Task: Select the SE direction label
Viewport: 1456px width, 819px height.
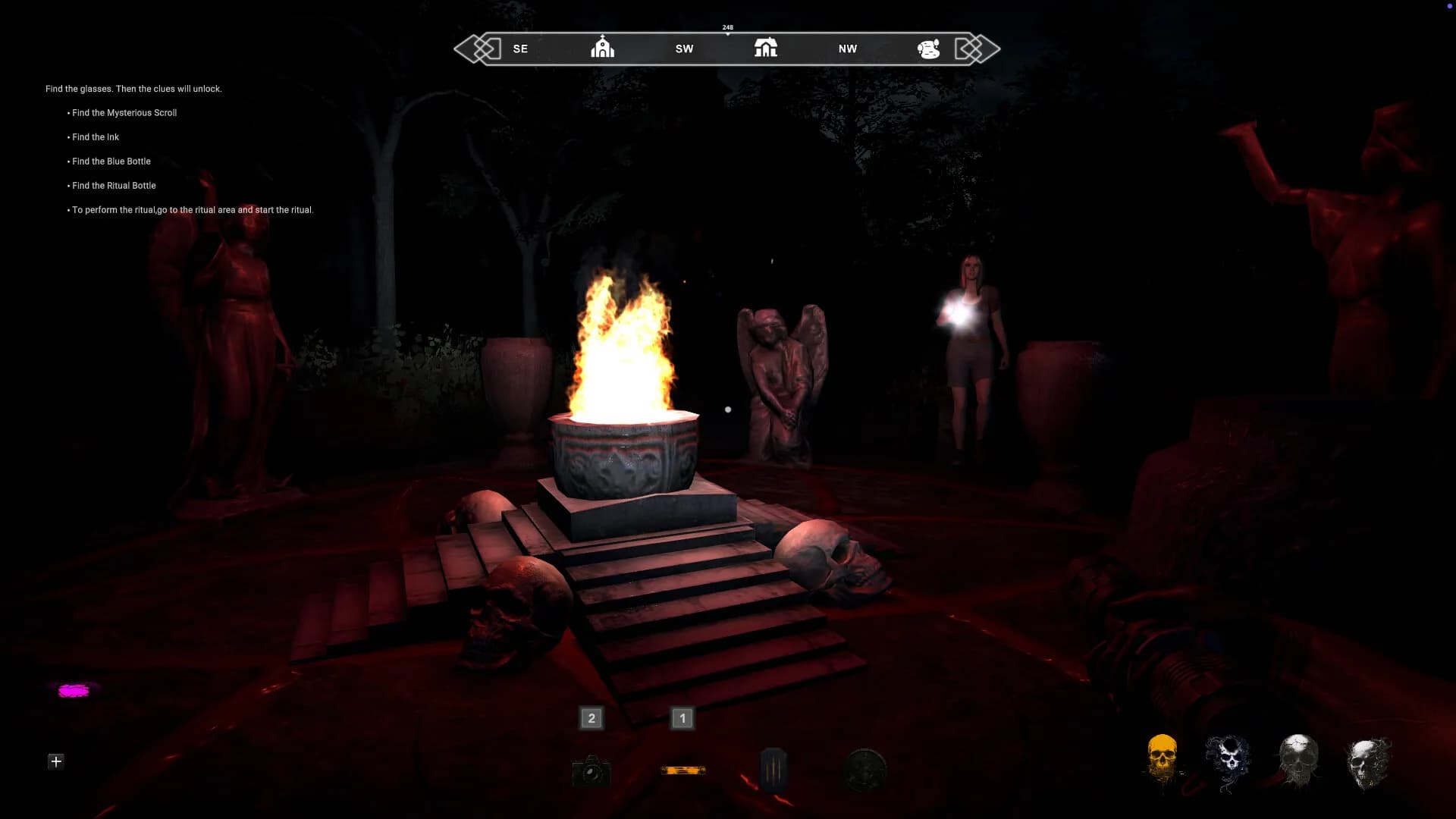Action: point(520,48)
